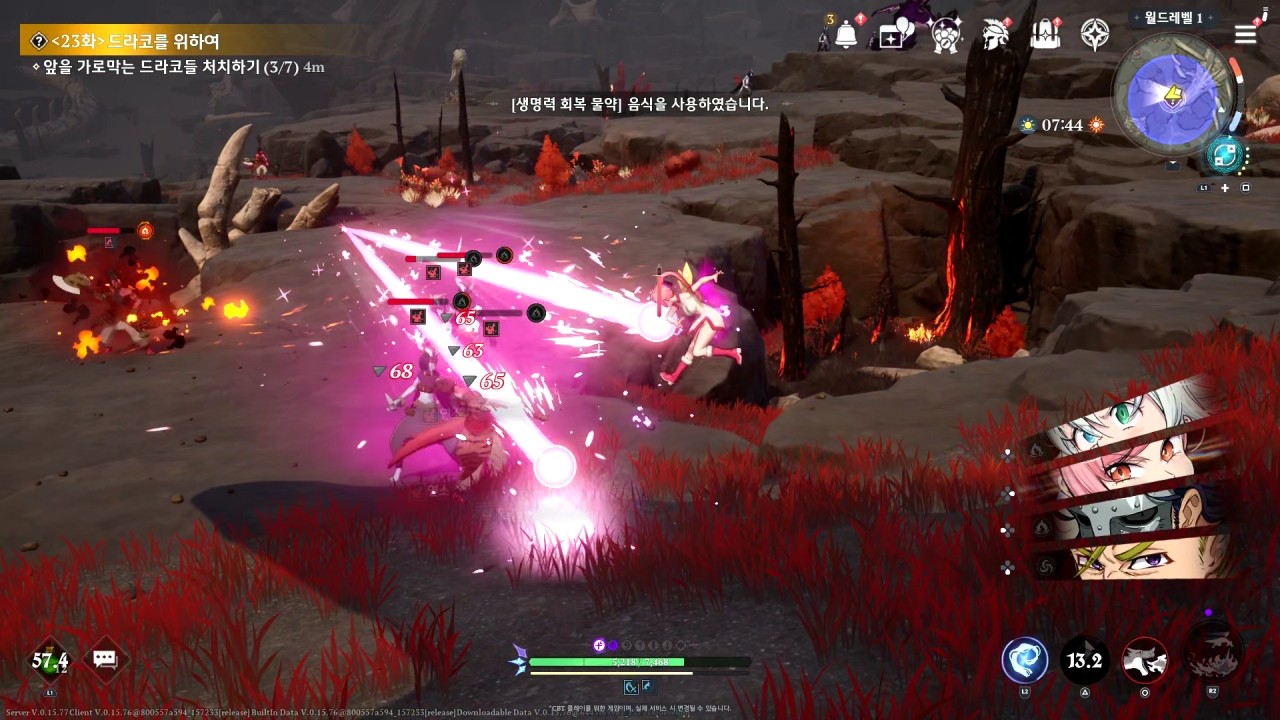Open the chat speech bubble
1280x720 pixels.
click(105, 659)
